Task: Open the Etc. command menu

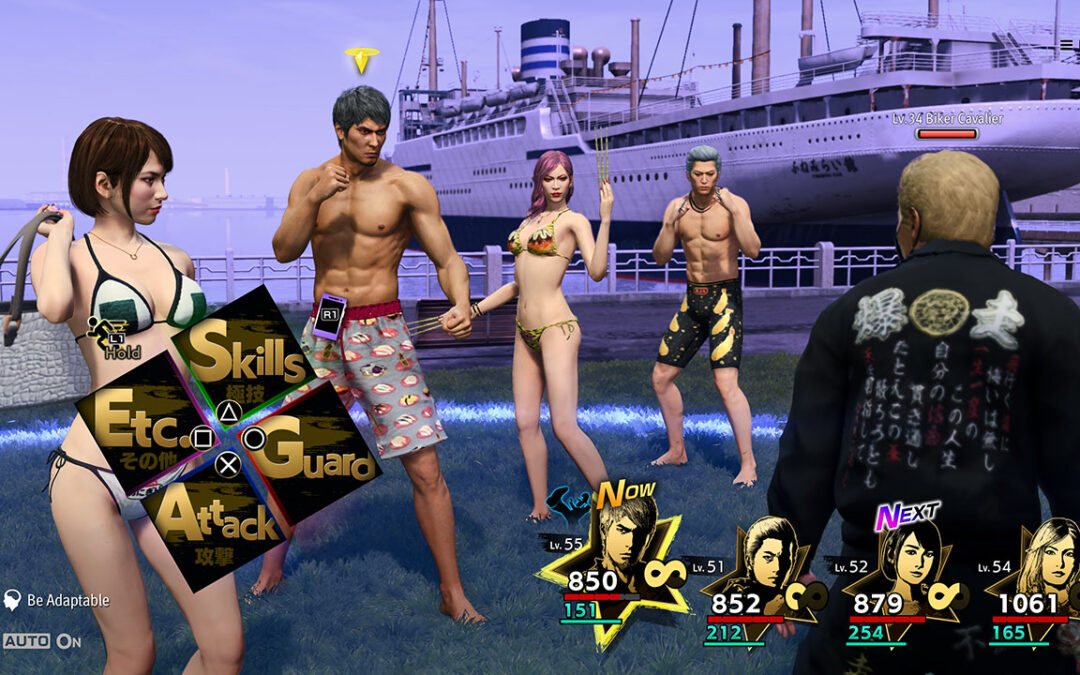Action: (x=140, y=425)
